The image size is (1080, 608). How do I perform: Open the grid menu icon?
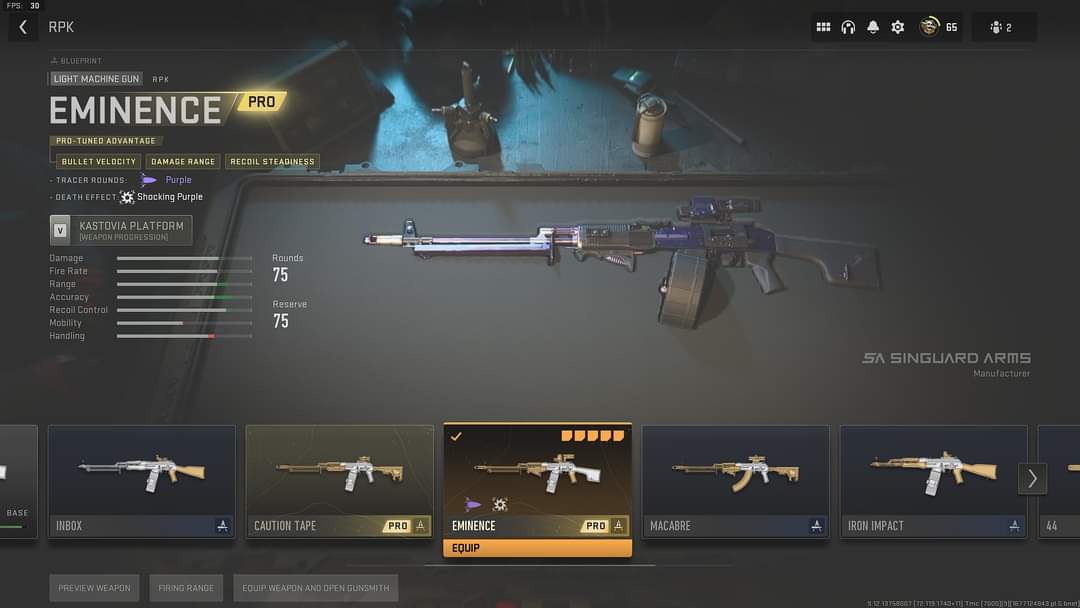click(x=823, y=27)
